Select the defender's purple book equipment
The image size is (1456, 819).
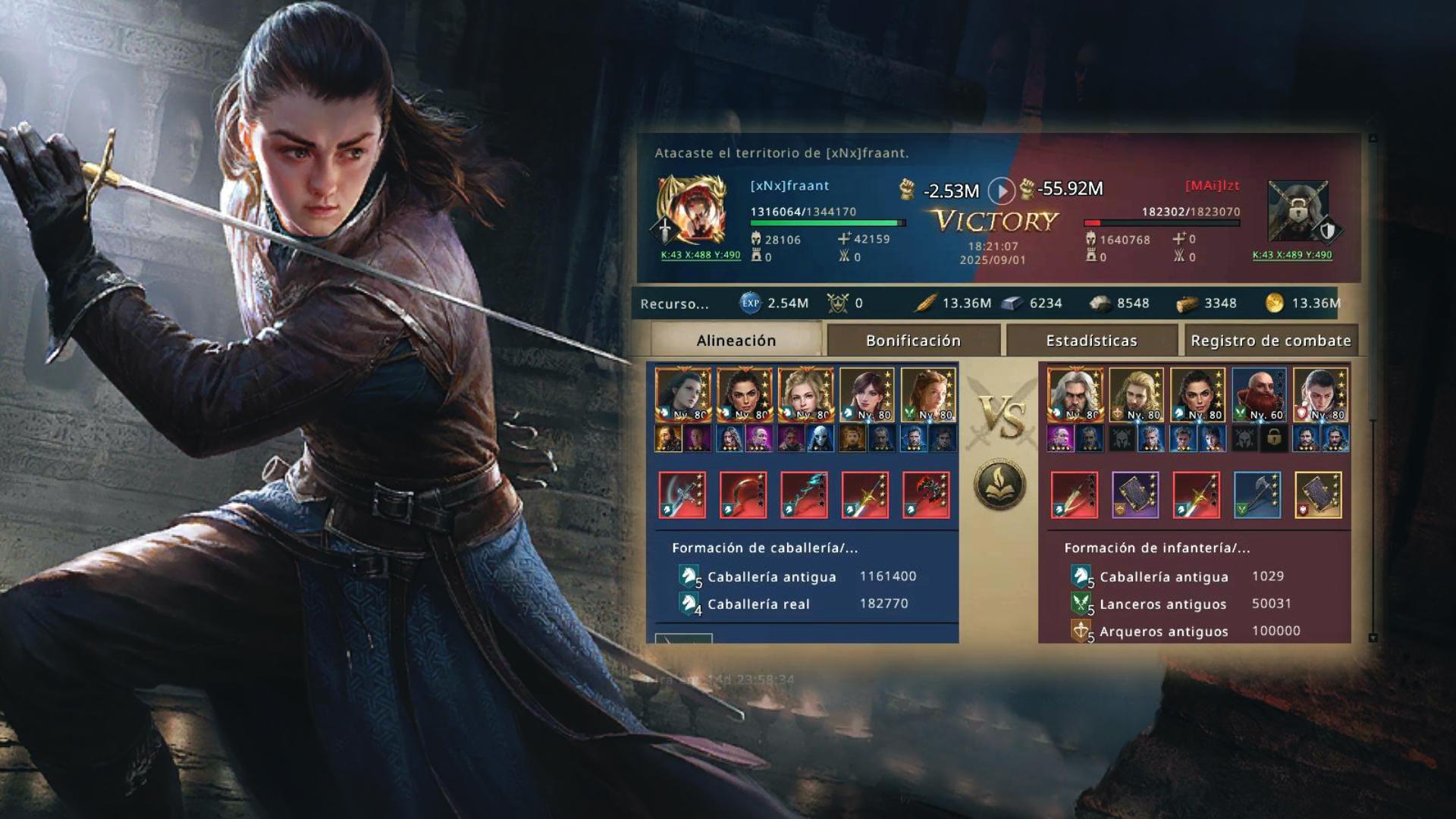coord(1135,495)
